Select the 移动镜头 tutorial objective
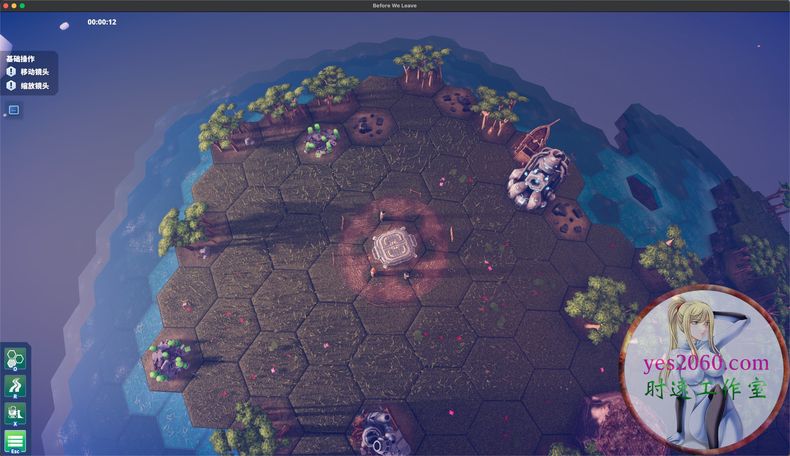This screenshot has width=790, height=456. [x=34, y=72]
